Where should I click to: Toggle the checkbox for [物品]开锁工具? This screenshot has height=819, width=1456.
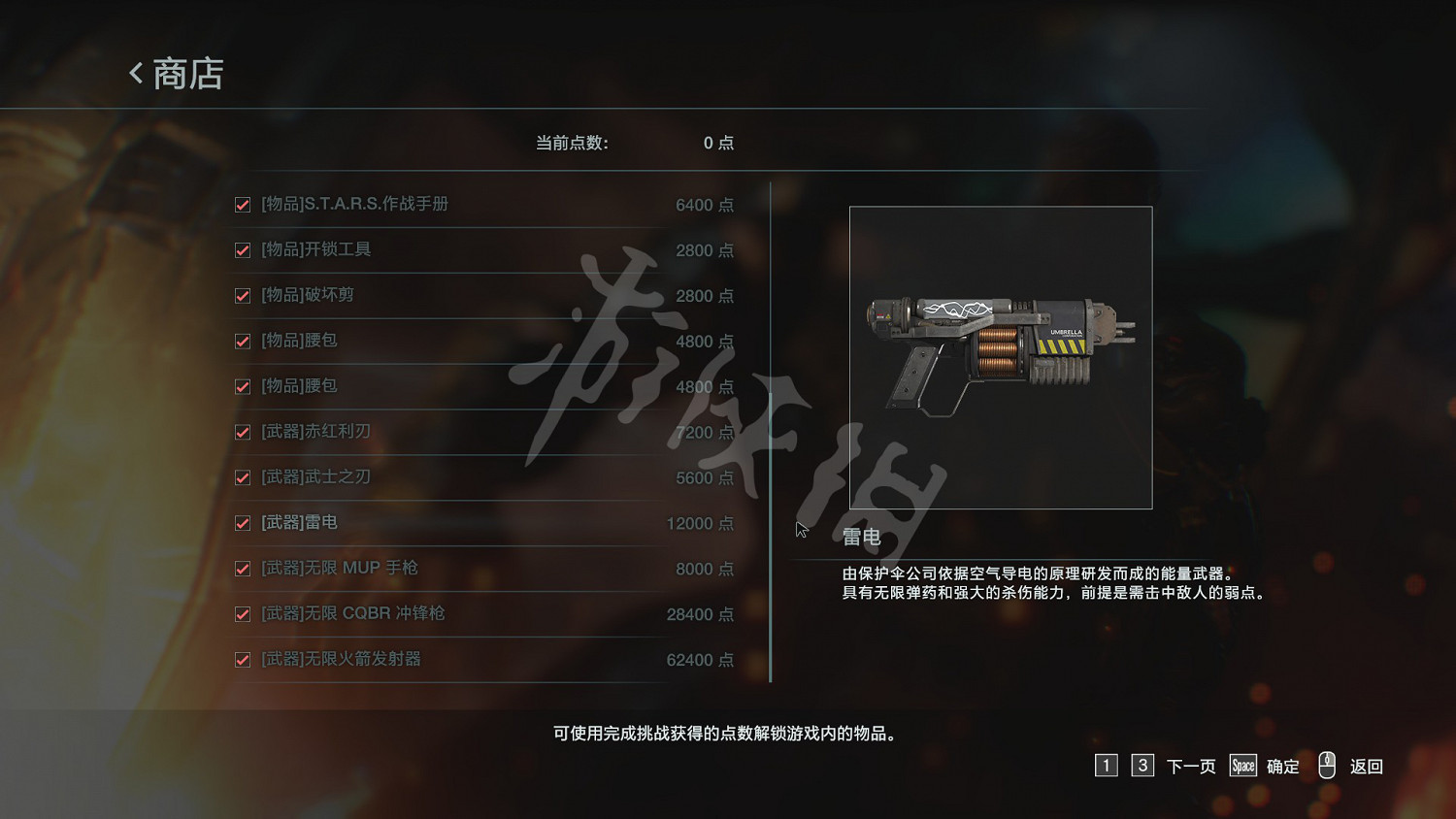coord(242,250)
